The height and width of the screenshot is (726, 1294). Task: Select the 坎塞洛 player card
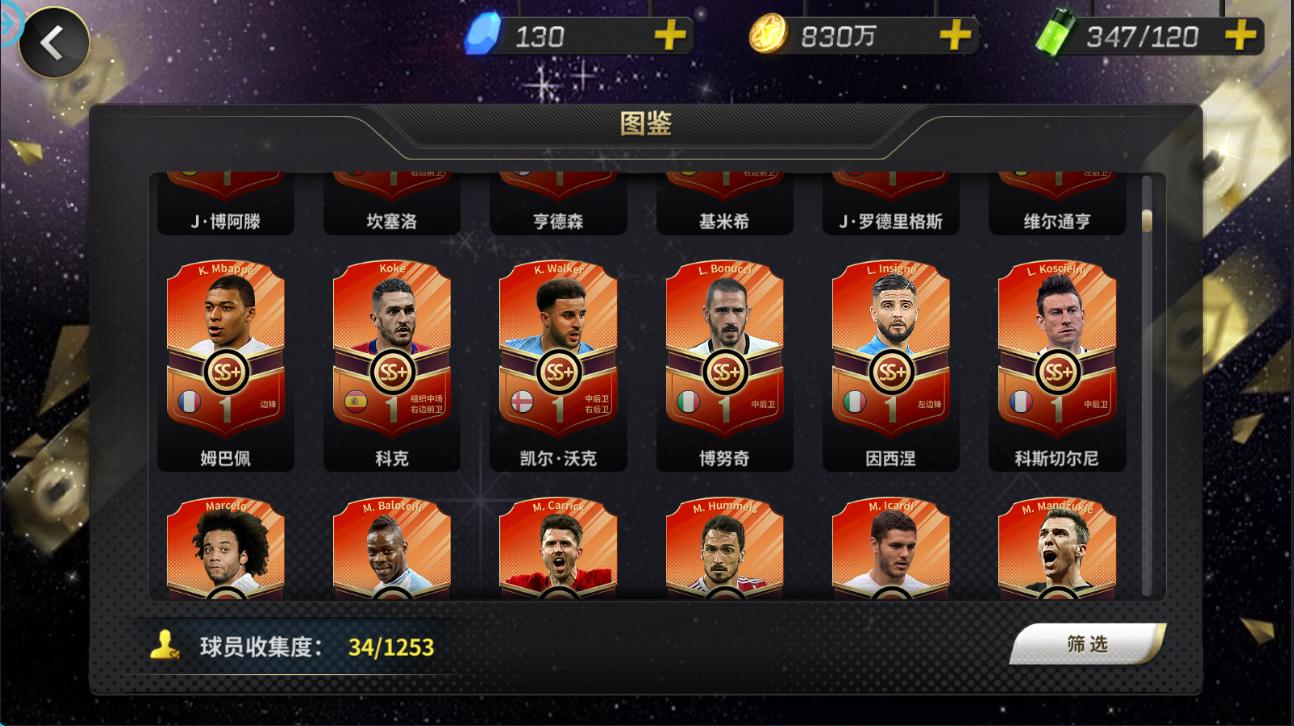[x=392, y=204]
